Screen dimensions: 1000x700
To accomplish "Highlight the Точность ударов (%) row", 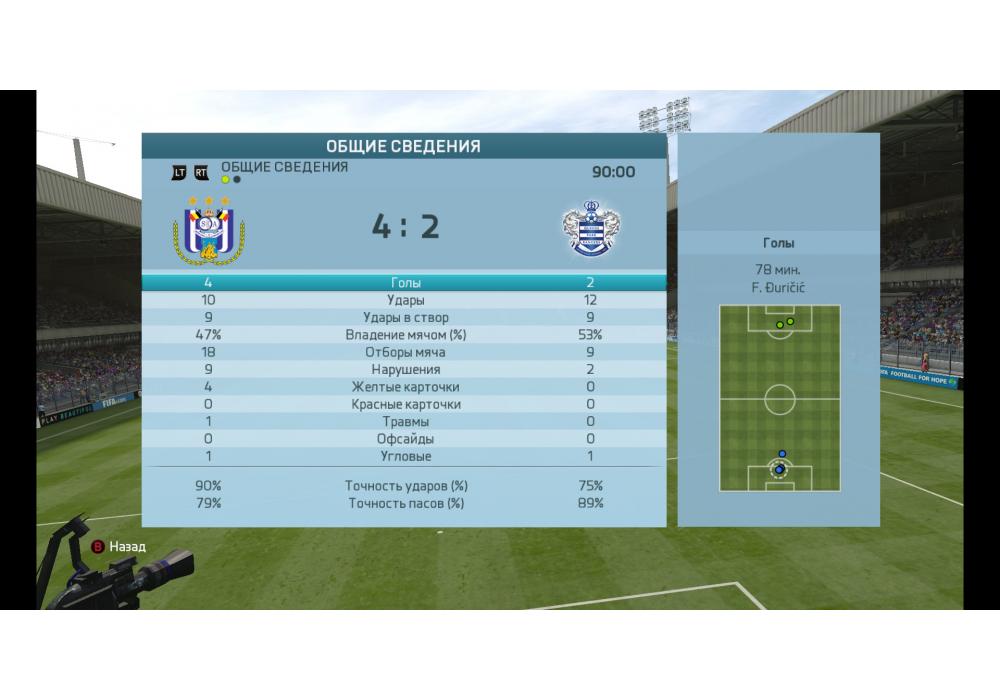I will [x=404, y=486].
